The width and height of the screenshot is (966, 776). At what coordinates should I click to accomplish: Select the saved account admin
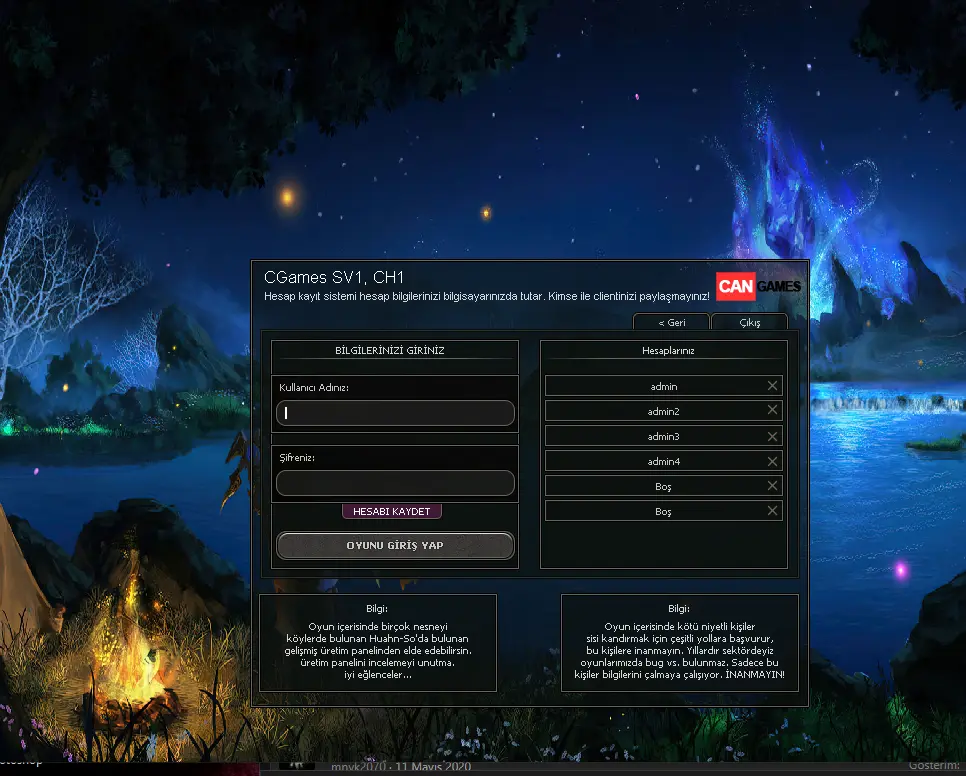point(663,386)
